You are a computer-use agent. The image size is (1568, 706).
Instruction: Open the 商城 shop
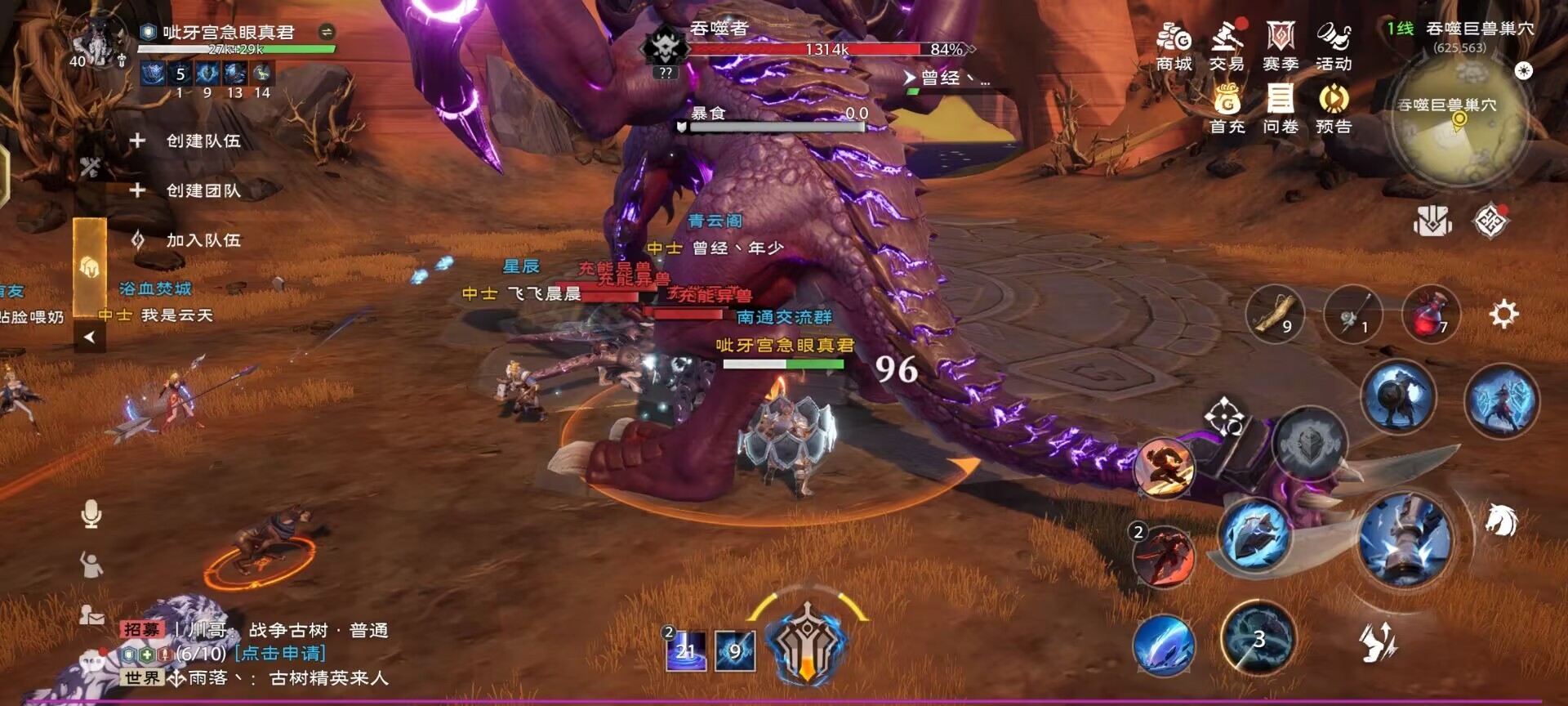click(x=1174, y=47)
